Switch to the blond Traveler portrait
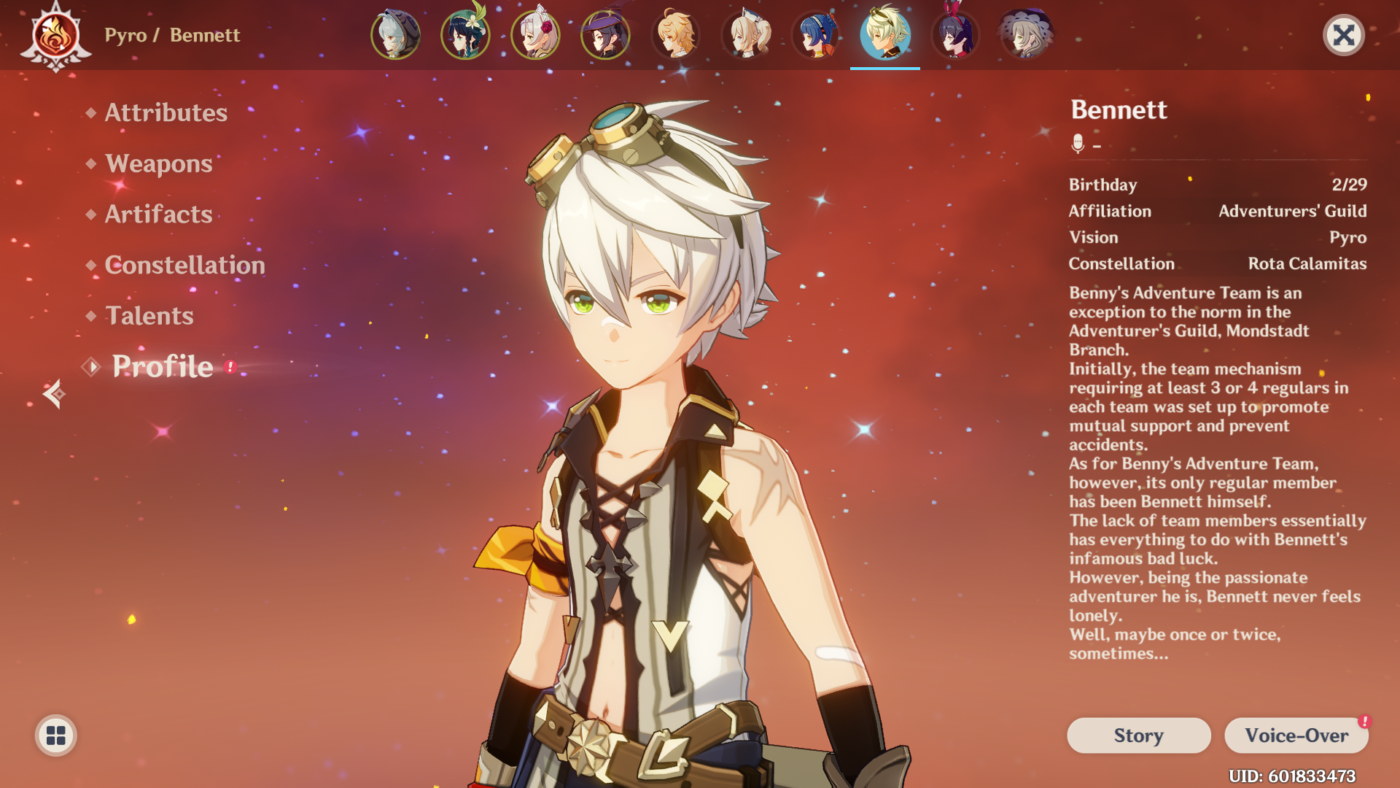1400x788 pixels. [x=675, y=36]
